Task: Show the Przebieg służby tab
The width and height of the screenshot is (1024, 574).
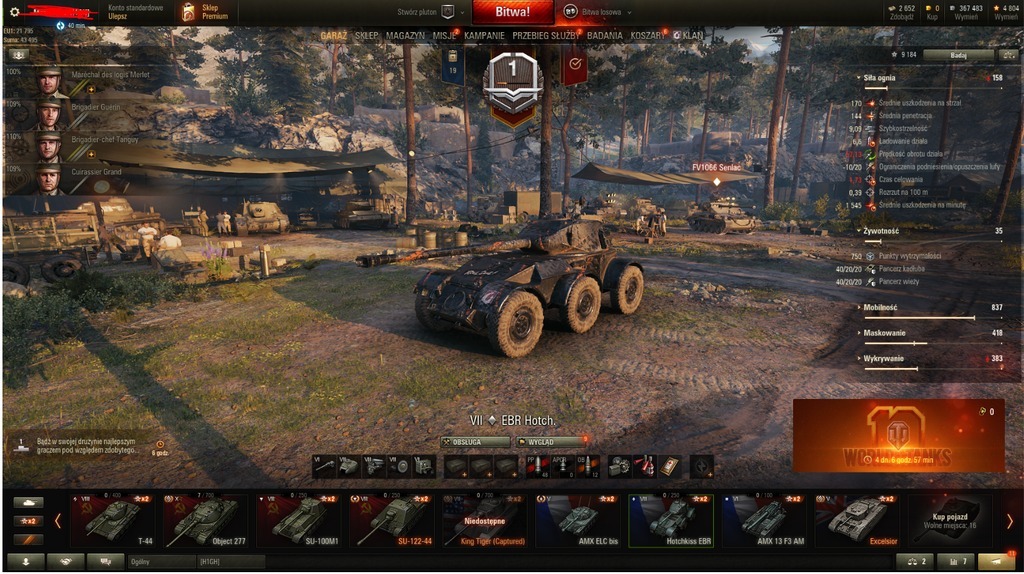Action: [x=547, y=35]
